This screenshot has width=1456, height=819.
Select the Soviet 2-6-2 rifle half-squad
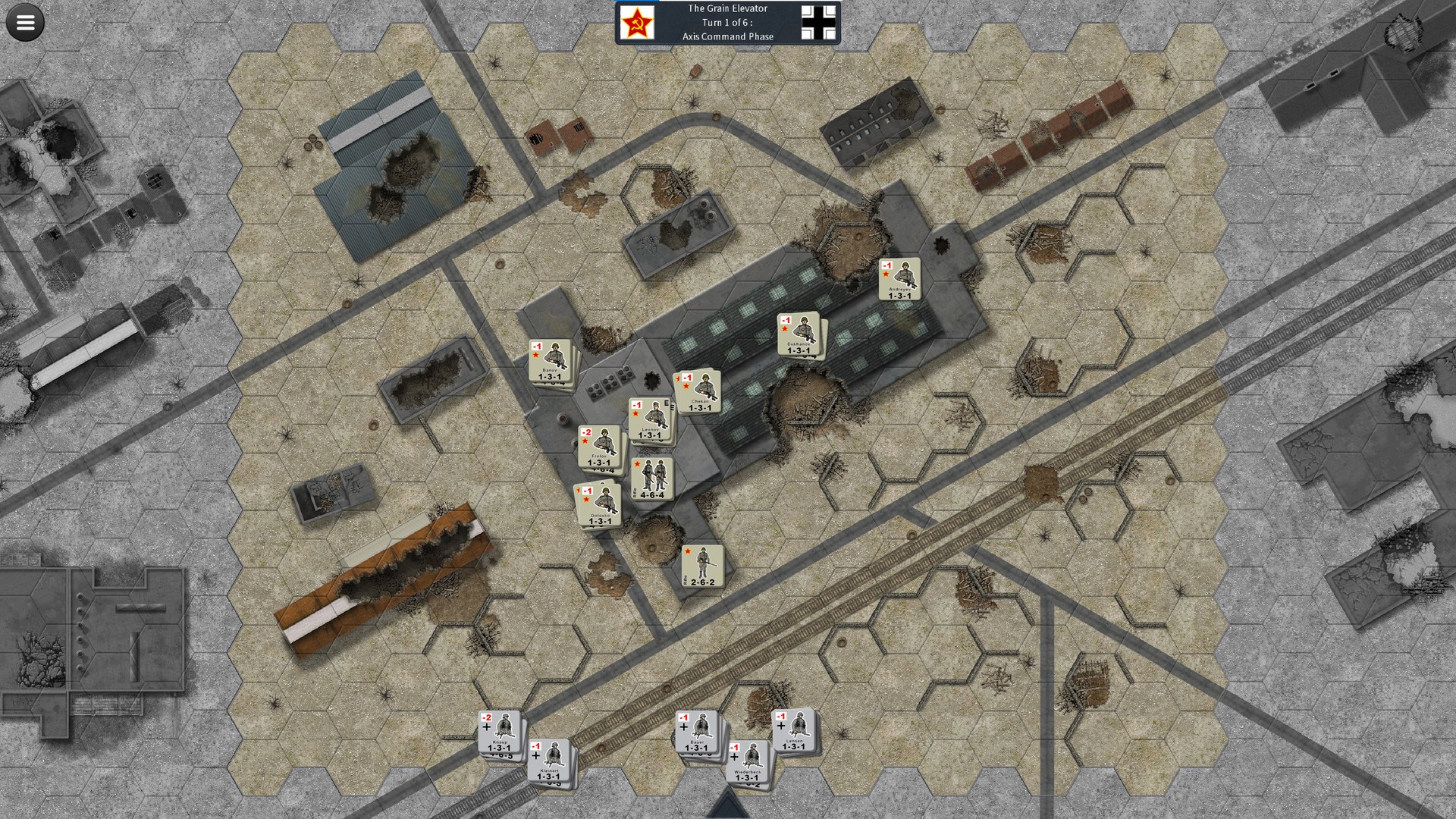[702, 566]
